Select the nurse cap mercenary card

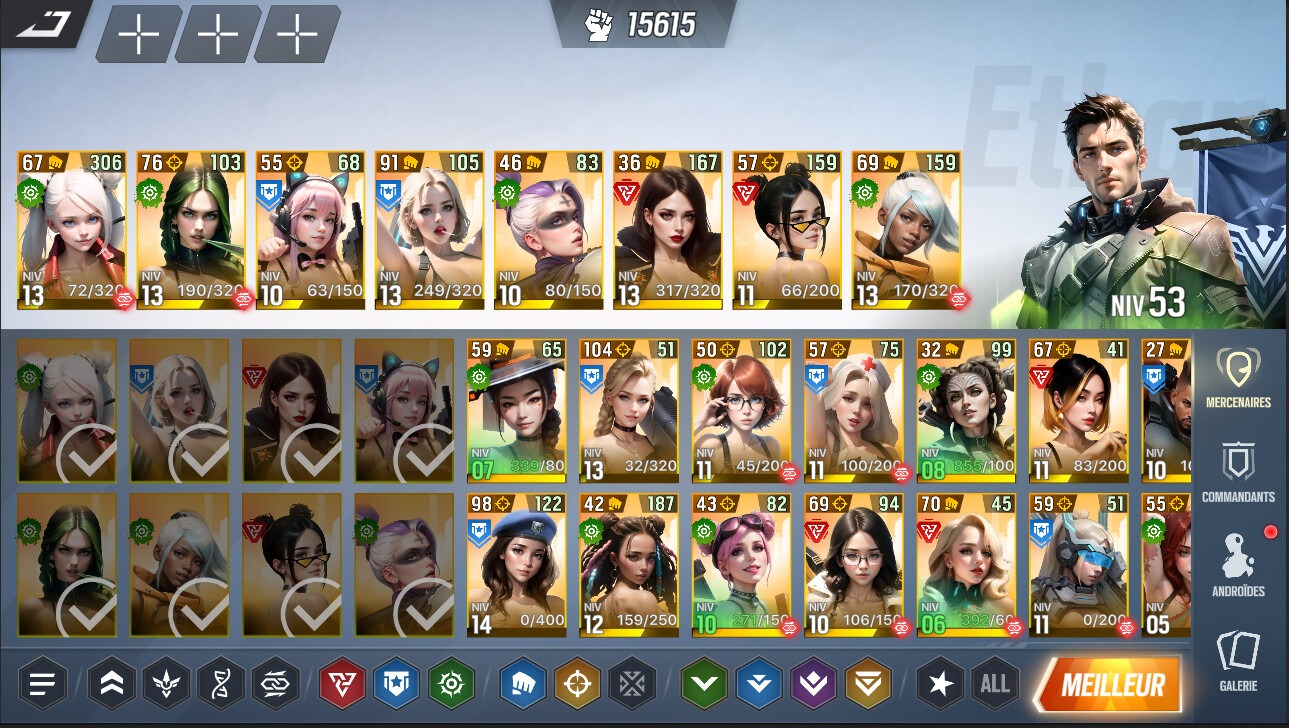coord(853,410)
